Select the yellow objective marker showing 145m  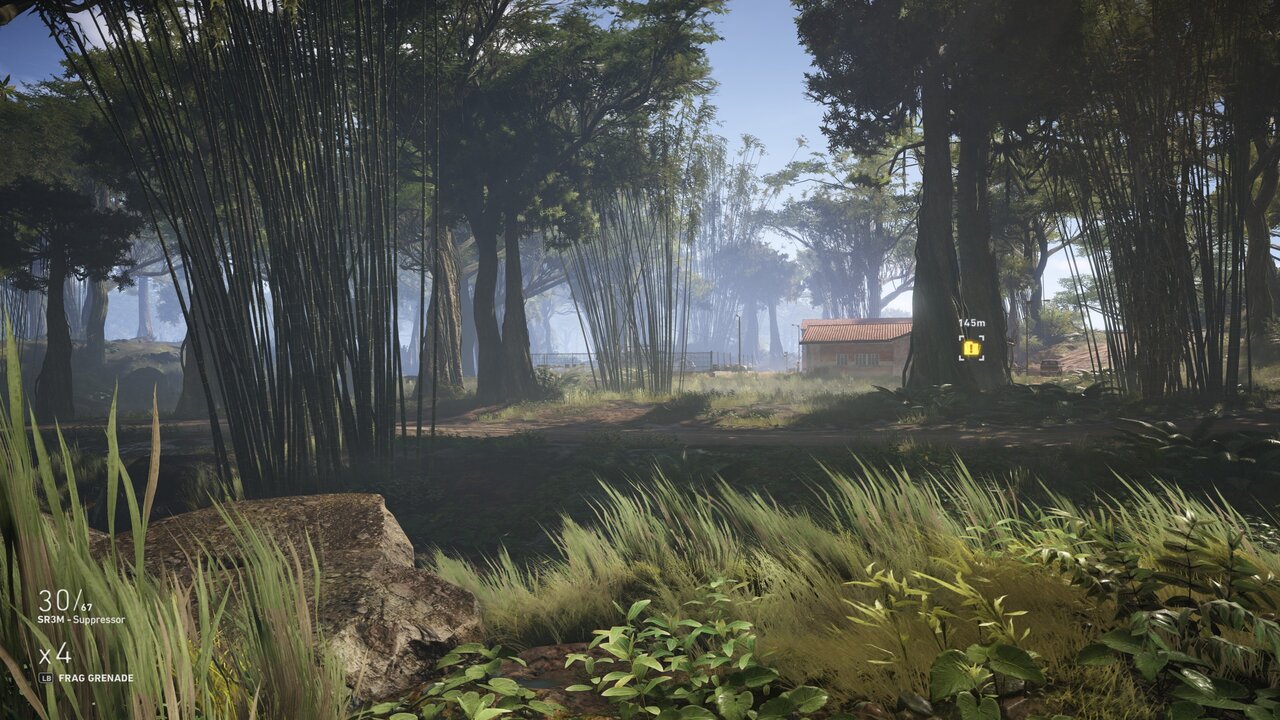point(971,348)
